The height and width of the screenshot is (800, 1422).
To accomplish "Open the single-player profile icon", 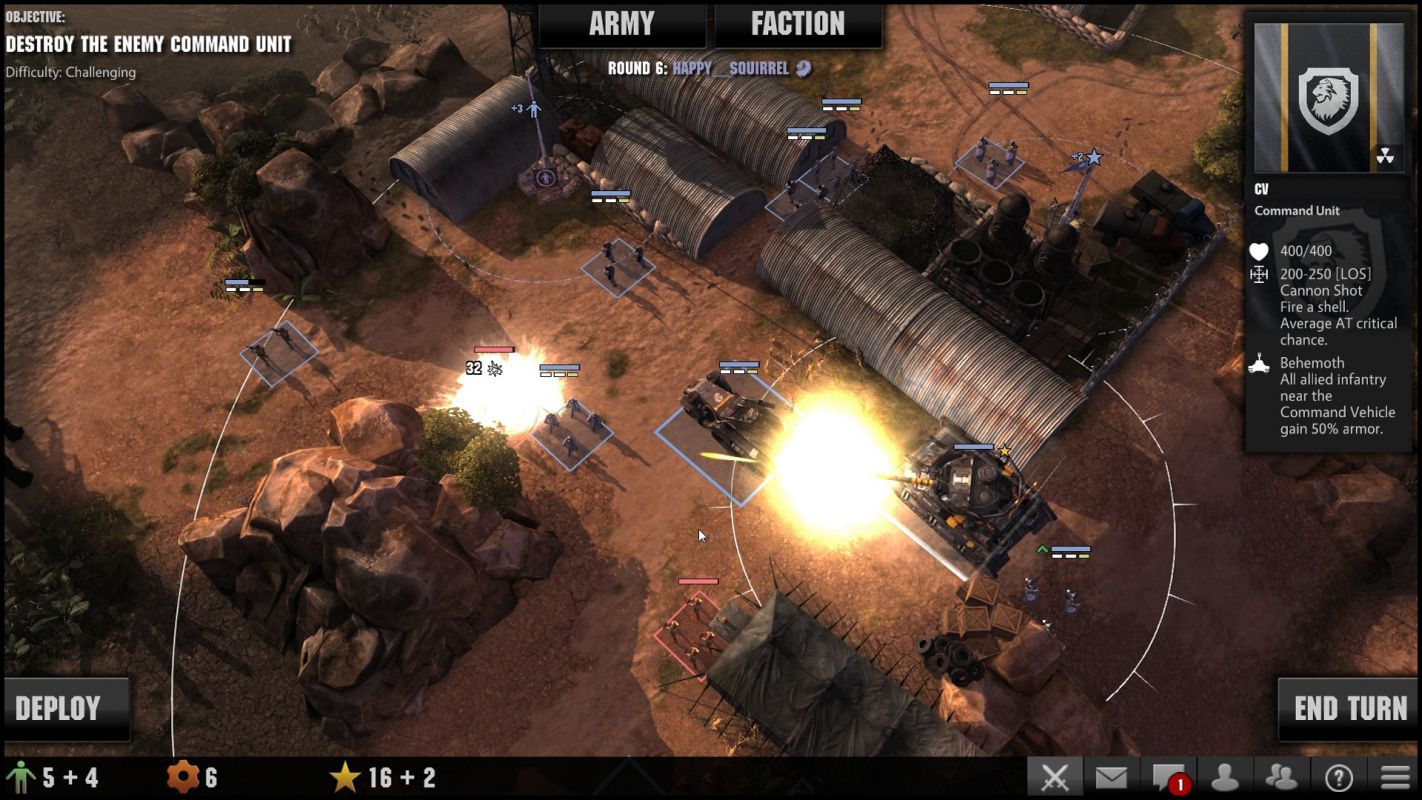I will 1225,777.
